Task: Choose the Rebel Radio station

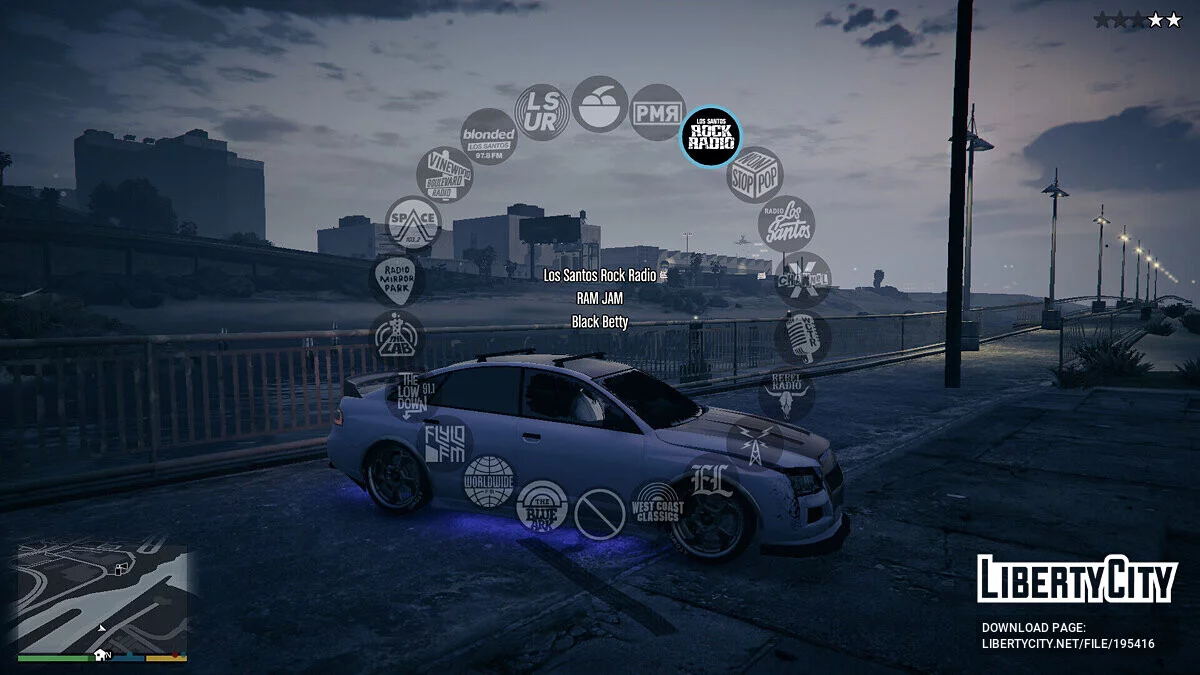Action: tap(786, 393)
